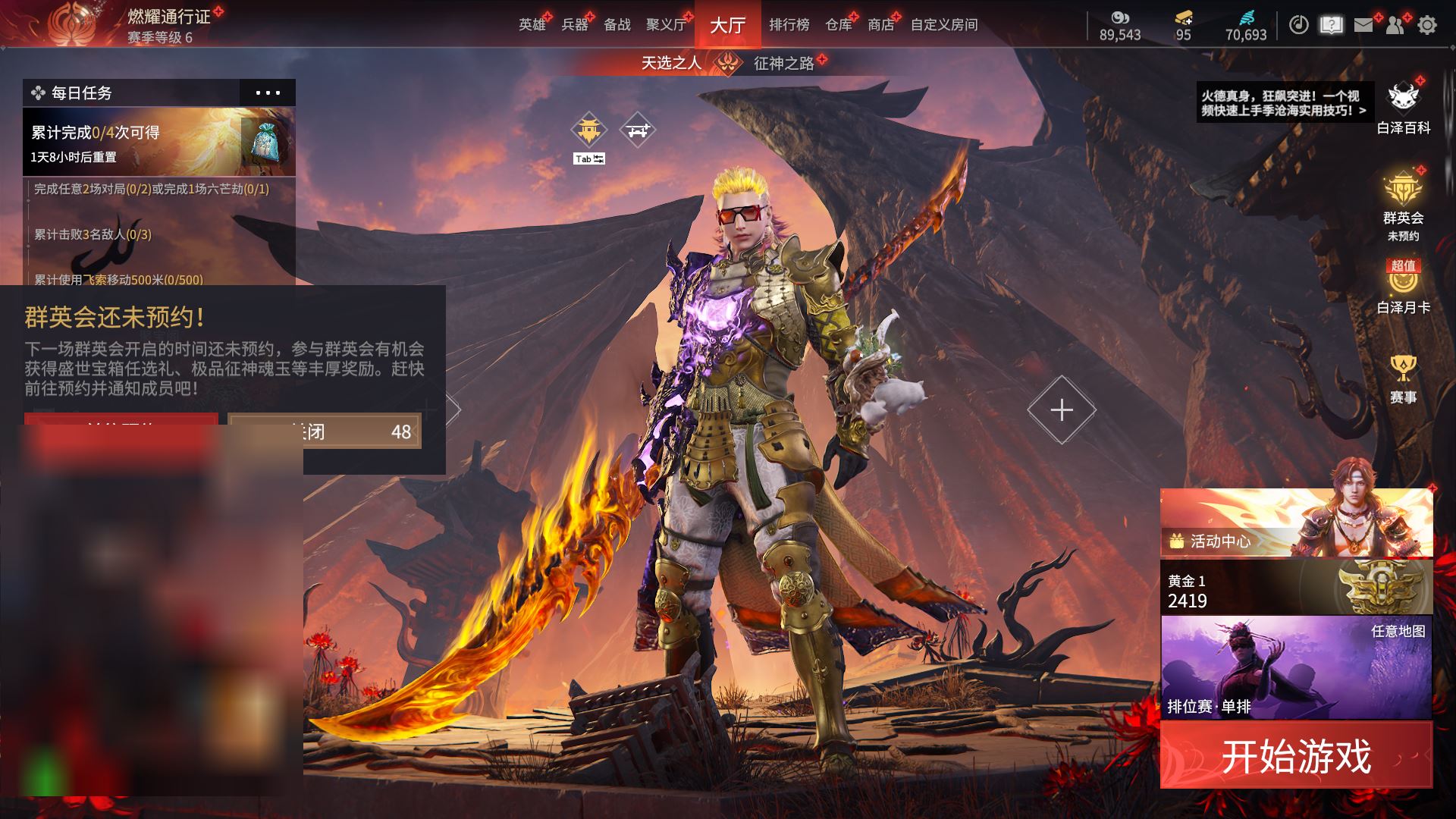Open 白泽月卡 monthly card
Image resolution: width=1456 pixels, height=819 pixels.
pos(1403,288)
